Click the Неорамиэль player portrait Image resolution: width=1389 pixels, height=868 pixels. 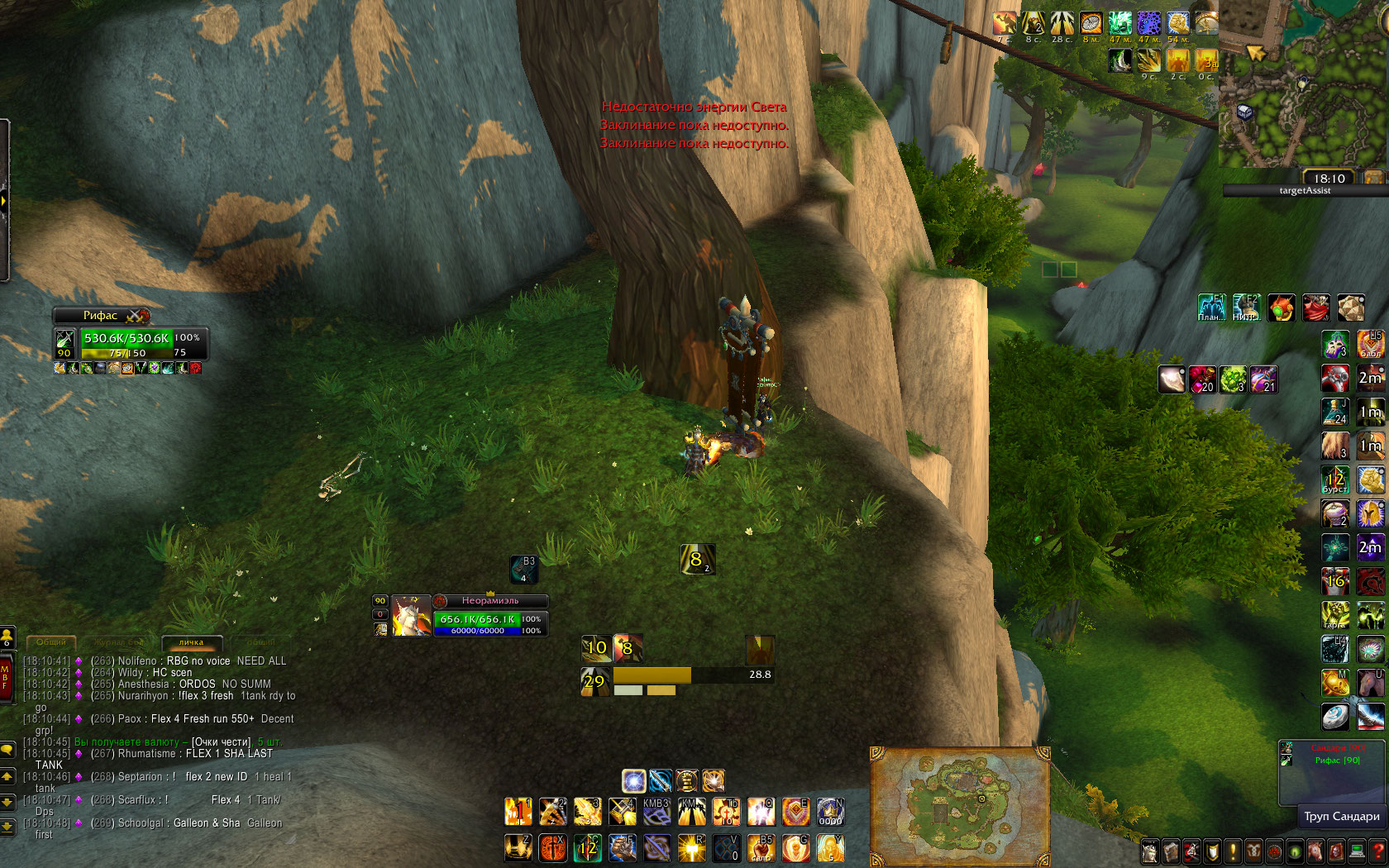coord(411,616)
